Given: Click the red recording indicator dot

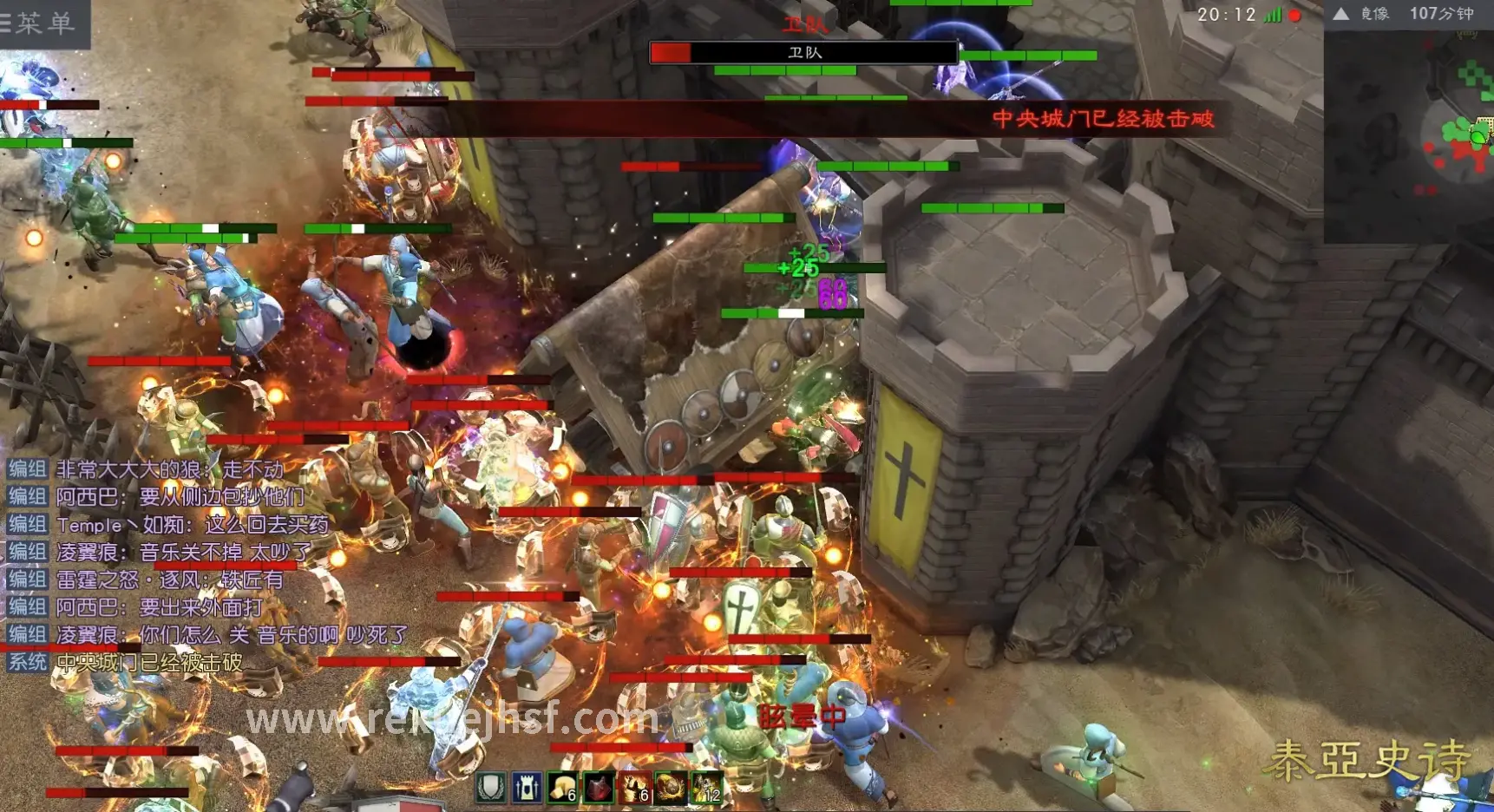Looking at the screenshot, I should [x=1295, y=15].
